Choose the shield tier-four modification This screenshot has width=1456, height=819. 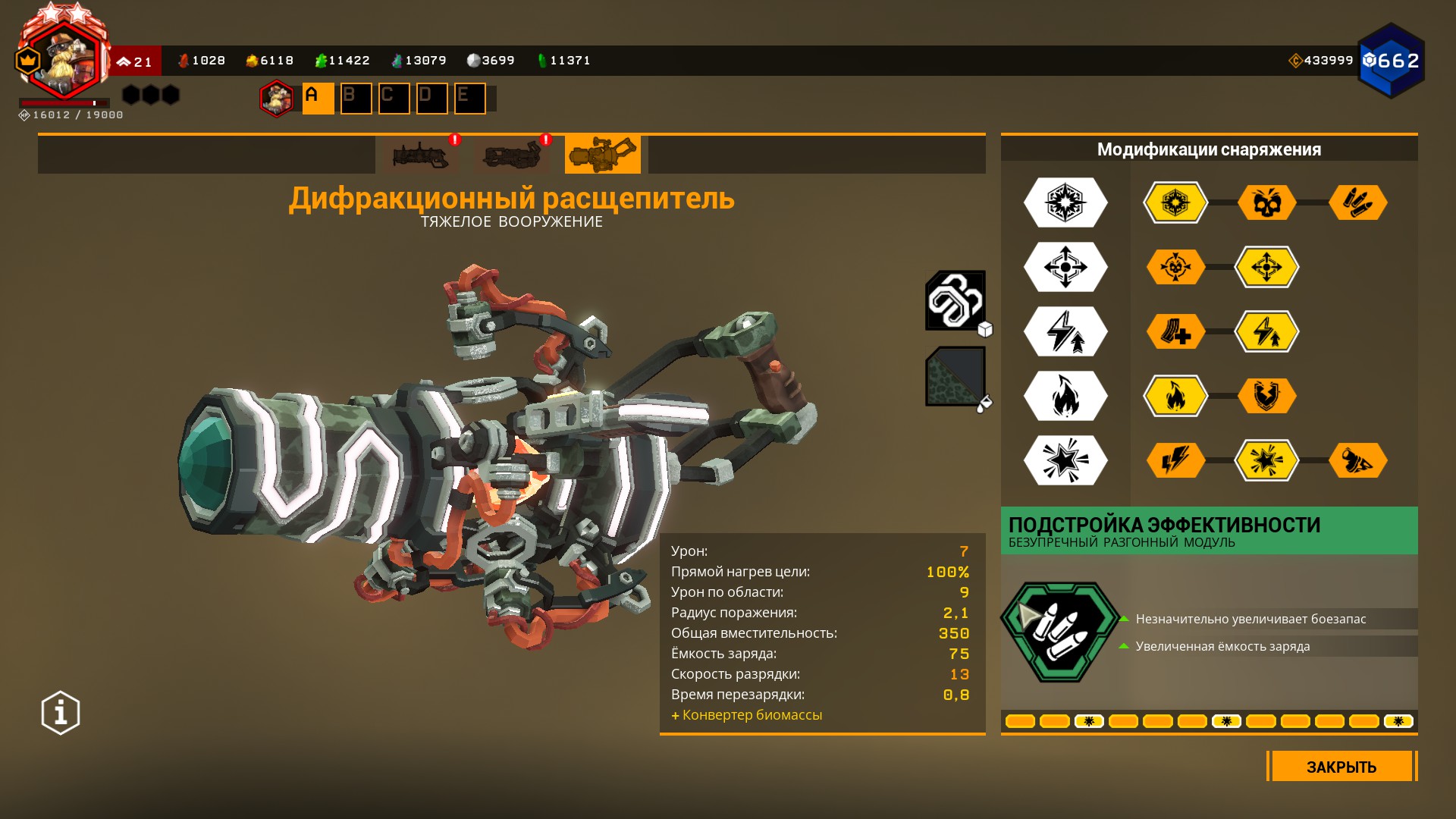pyautogui.click(x=1266, y=396)
